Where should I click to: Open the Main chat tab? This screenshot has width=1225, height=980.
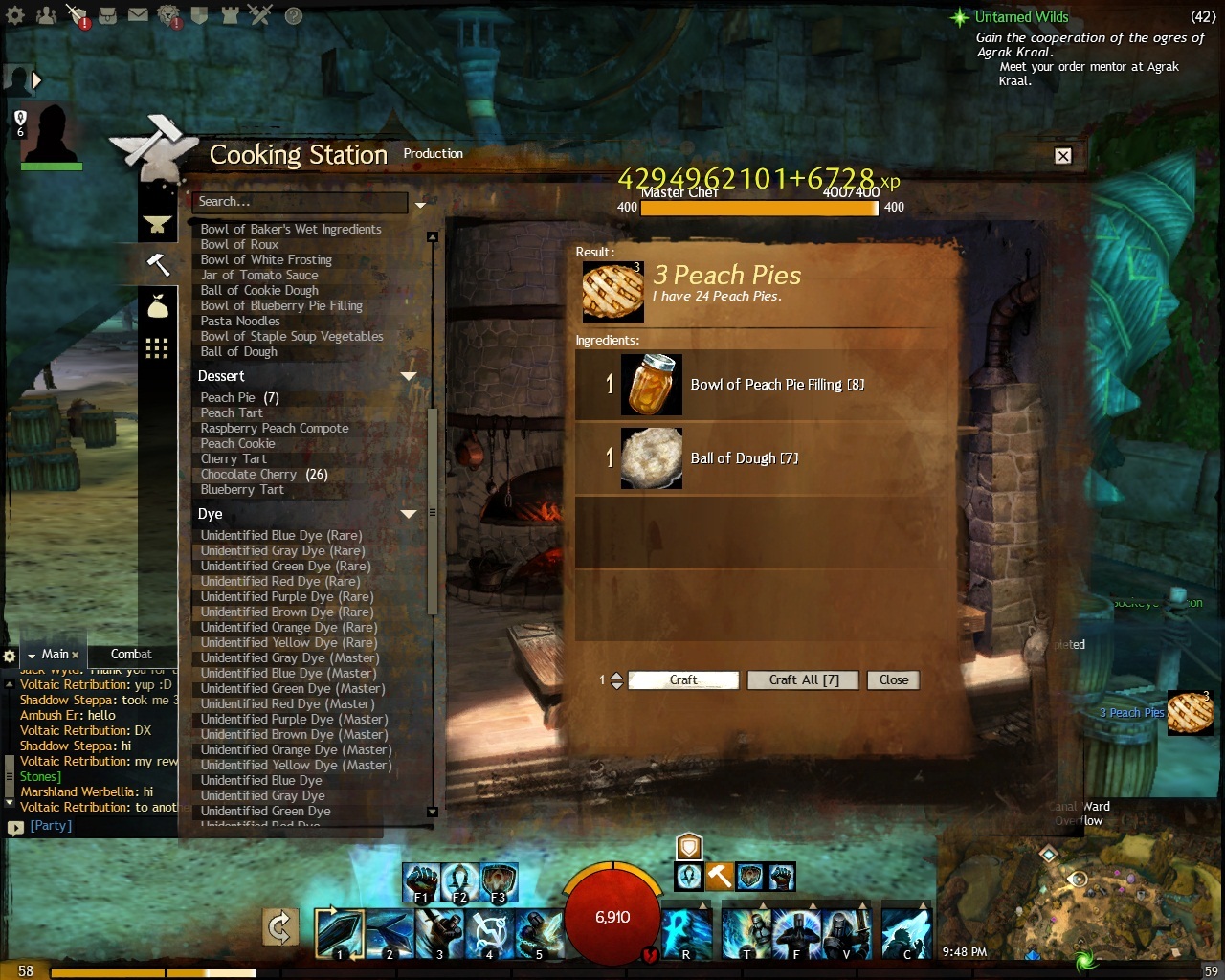(x=55, y=654)
